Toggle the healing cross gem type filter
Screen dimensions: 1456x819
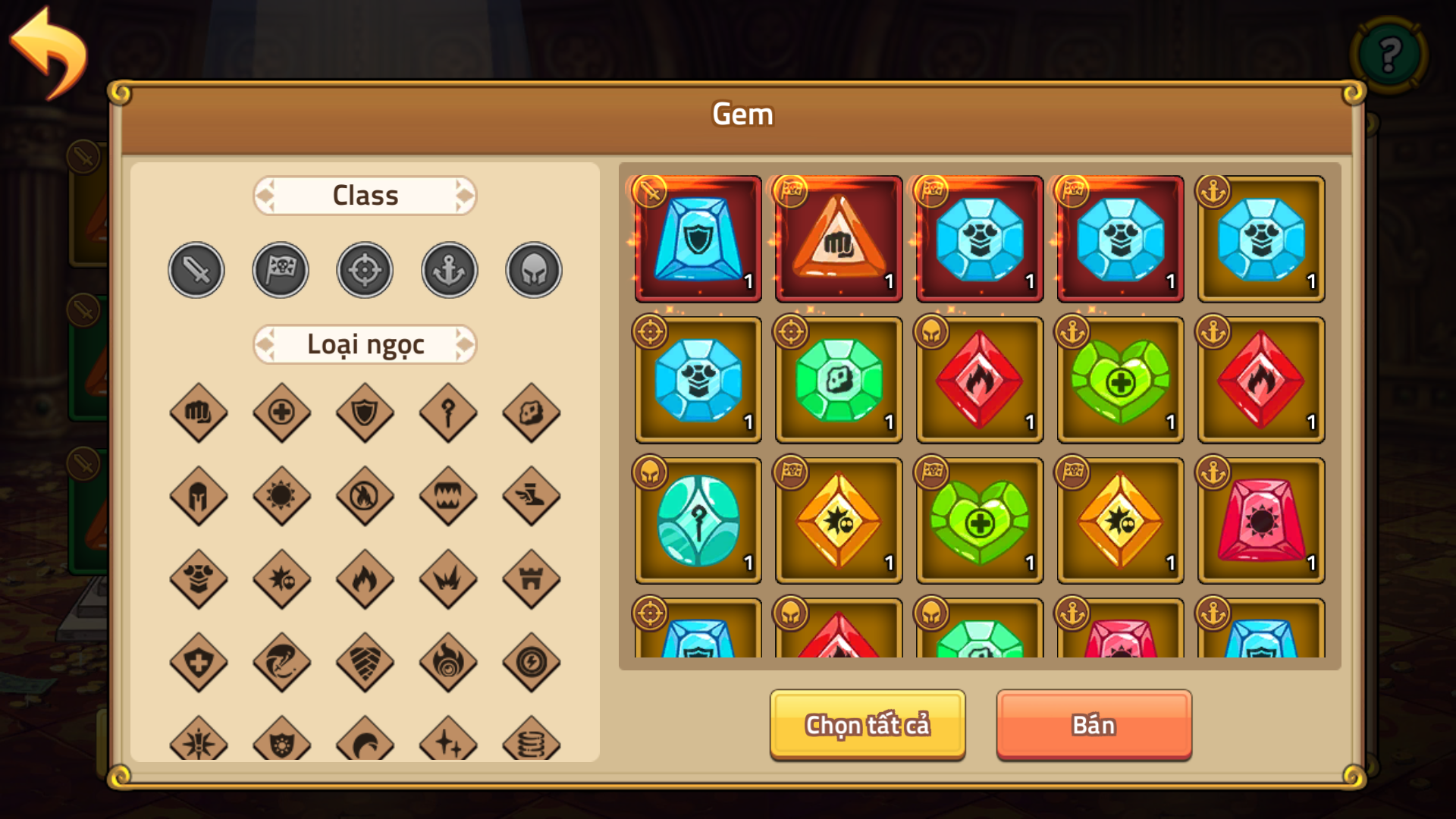tap(281, 413)
